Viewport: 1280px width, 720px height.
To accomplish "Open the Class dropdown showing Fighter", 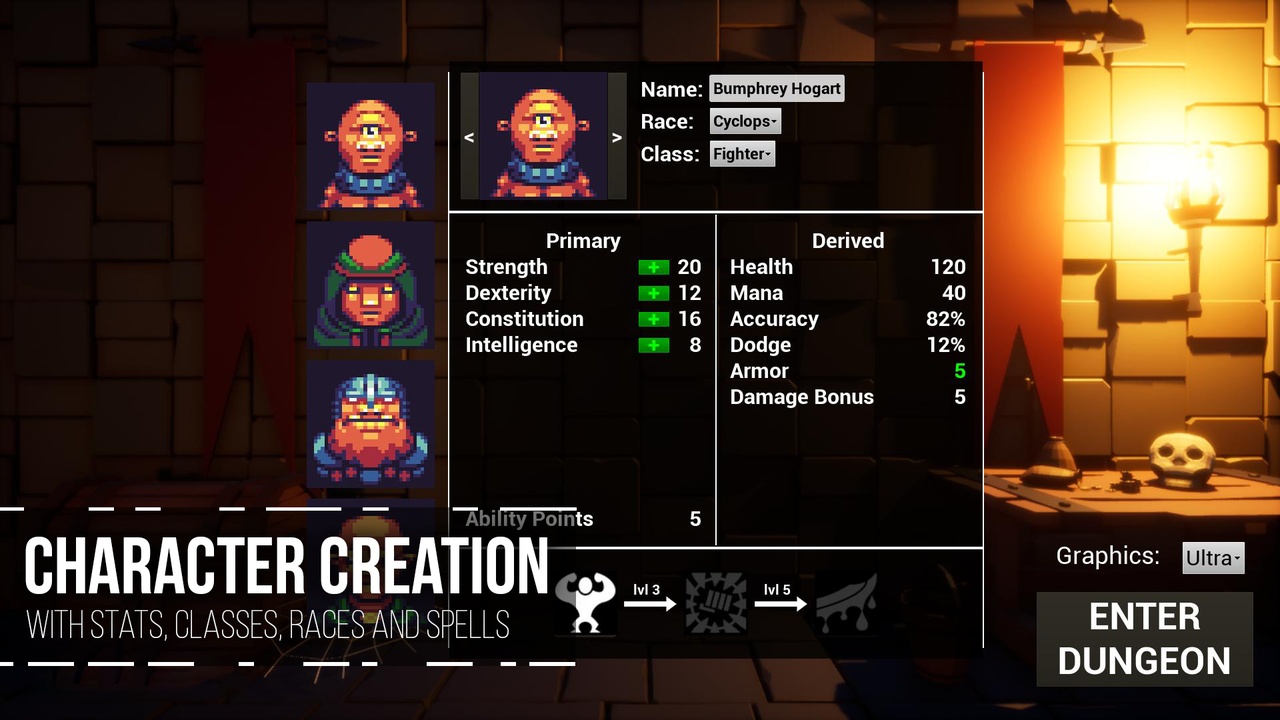I will (742, 154).
